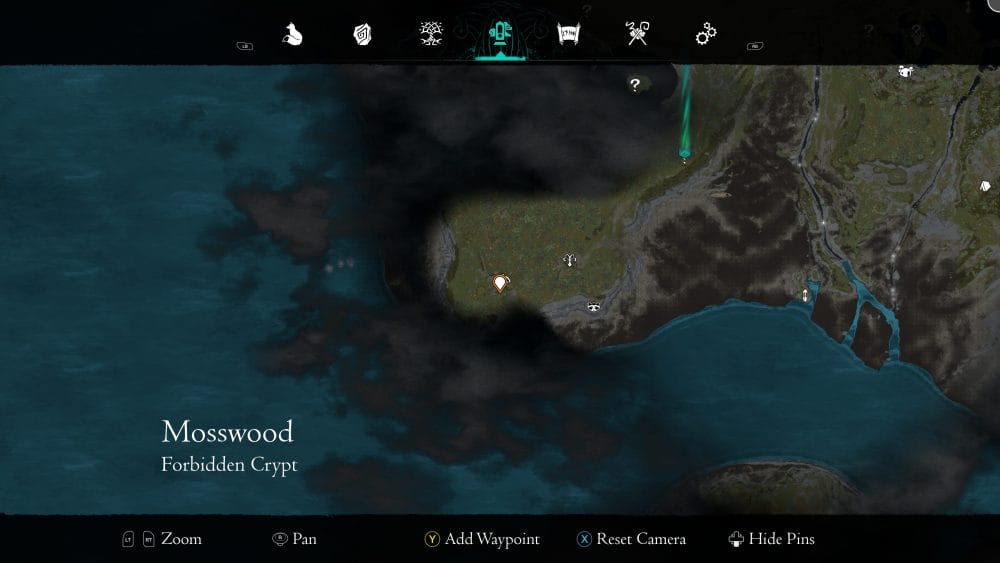The image size is (1000, 563).
Task: Click the white marker beside the orange pin
Action: tap(569, 261)
